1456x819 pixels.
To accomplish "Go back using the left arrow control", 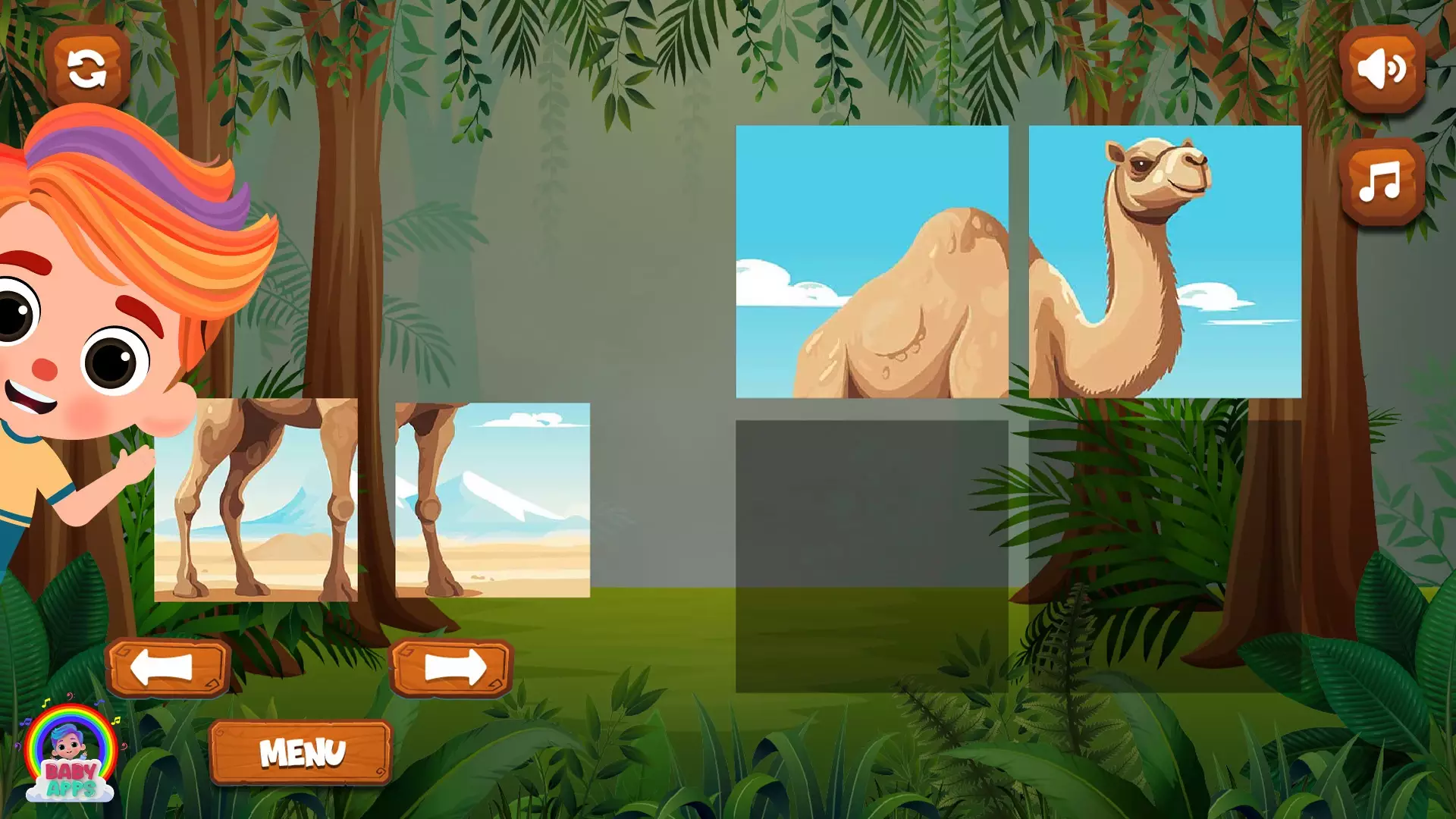I will (171, 666).
